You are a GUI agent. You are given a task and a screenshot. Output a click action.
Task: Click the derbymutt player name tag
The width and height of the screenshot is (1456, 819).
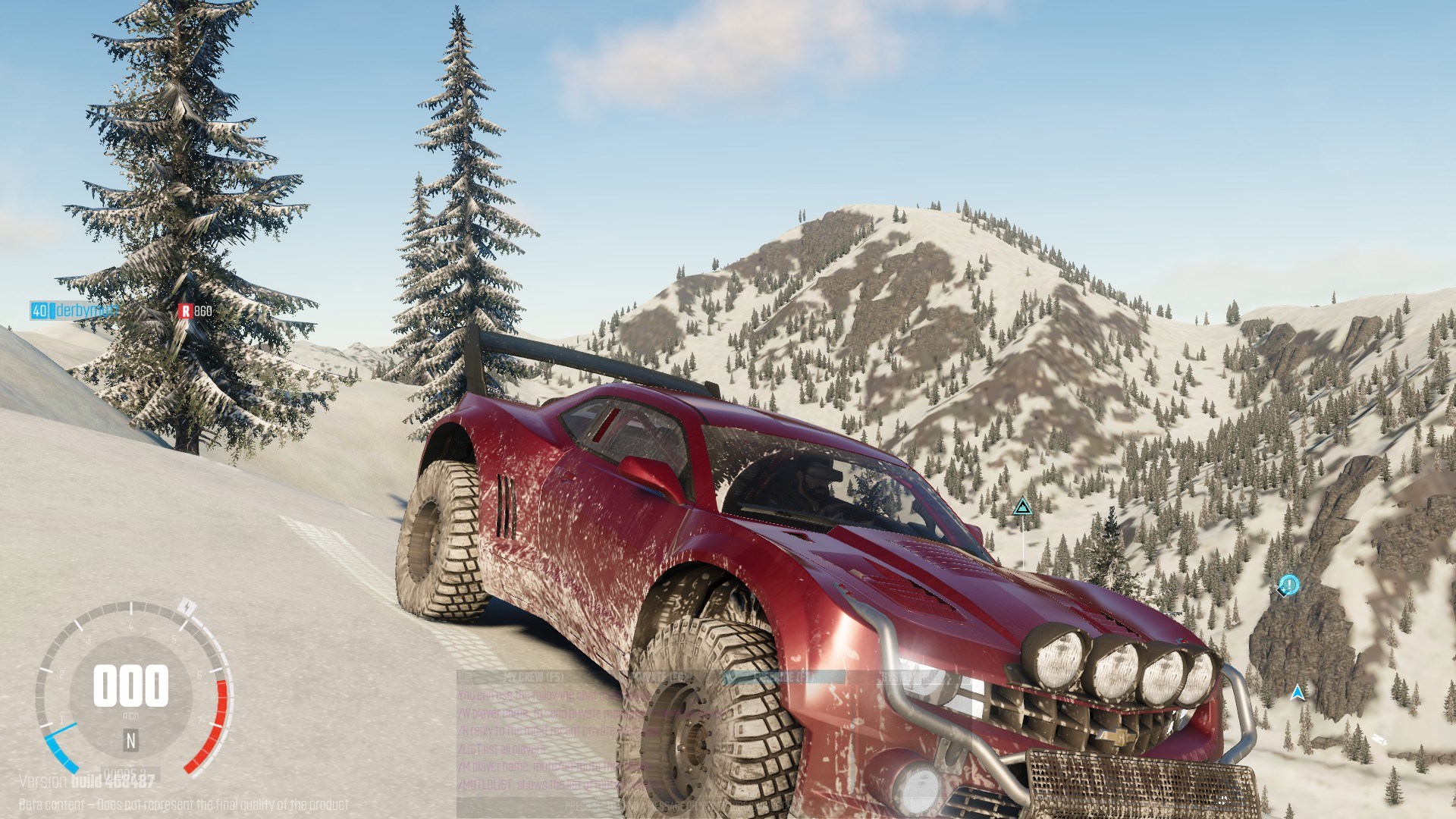click(x=87, y=310)
